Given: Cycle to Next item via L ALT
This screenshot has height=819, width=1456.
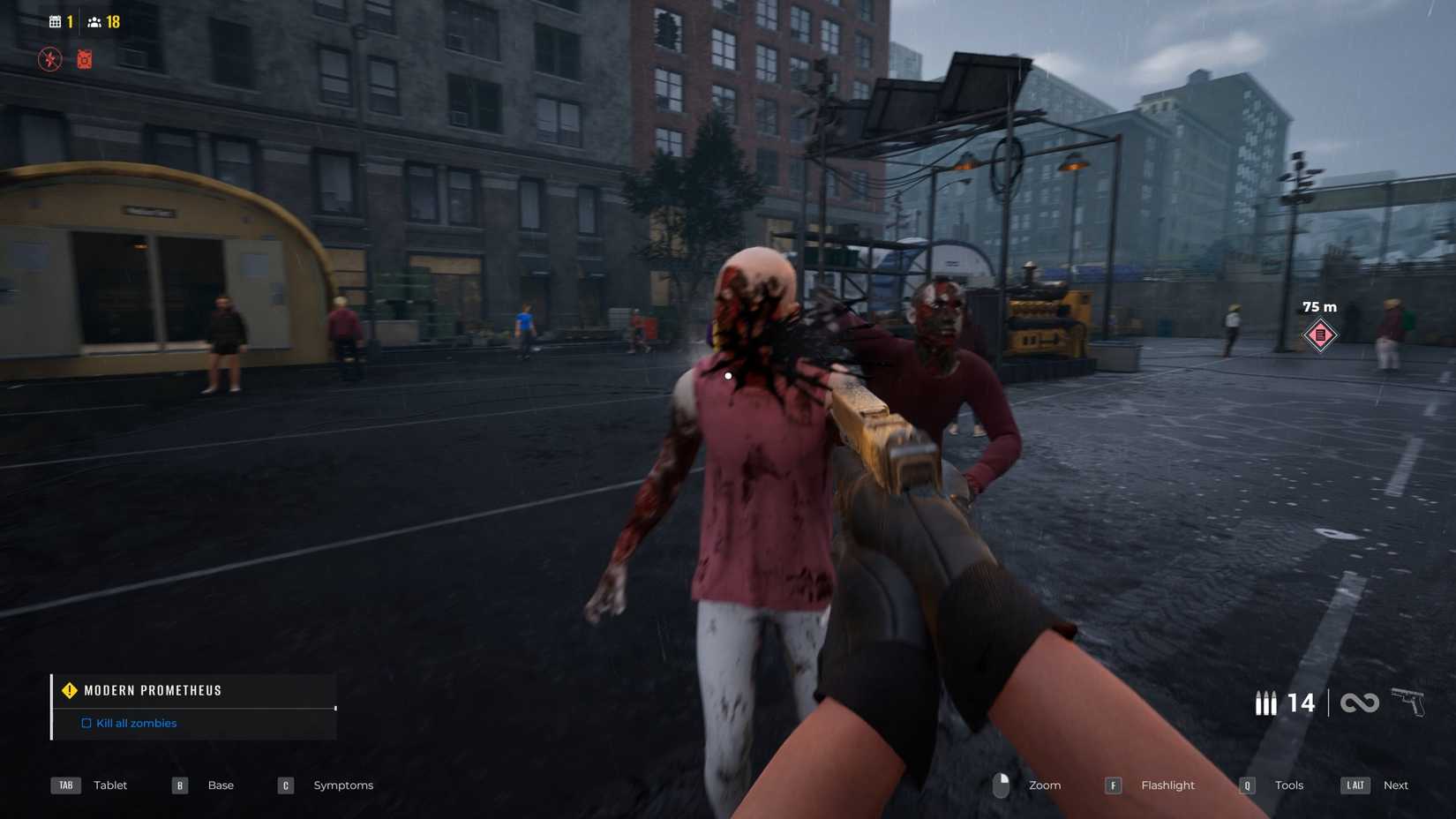Looking at the screenshot, I should pyautogui.click(x=1396, y=785).
